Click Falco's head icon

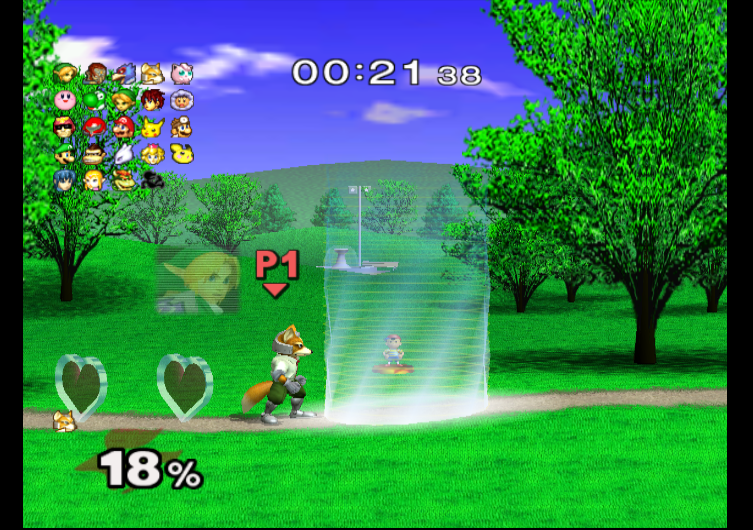coord(124,73)
